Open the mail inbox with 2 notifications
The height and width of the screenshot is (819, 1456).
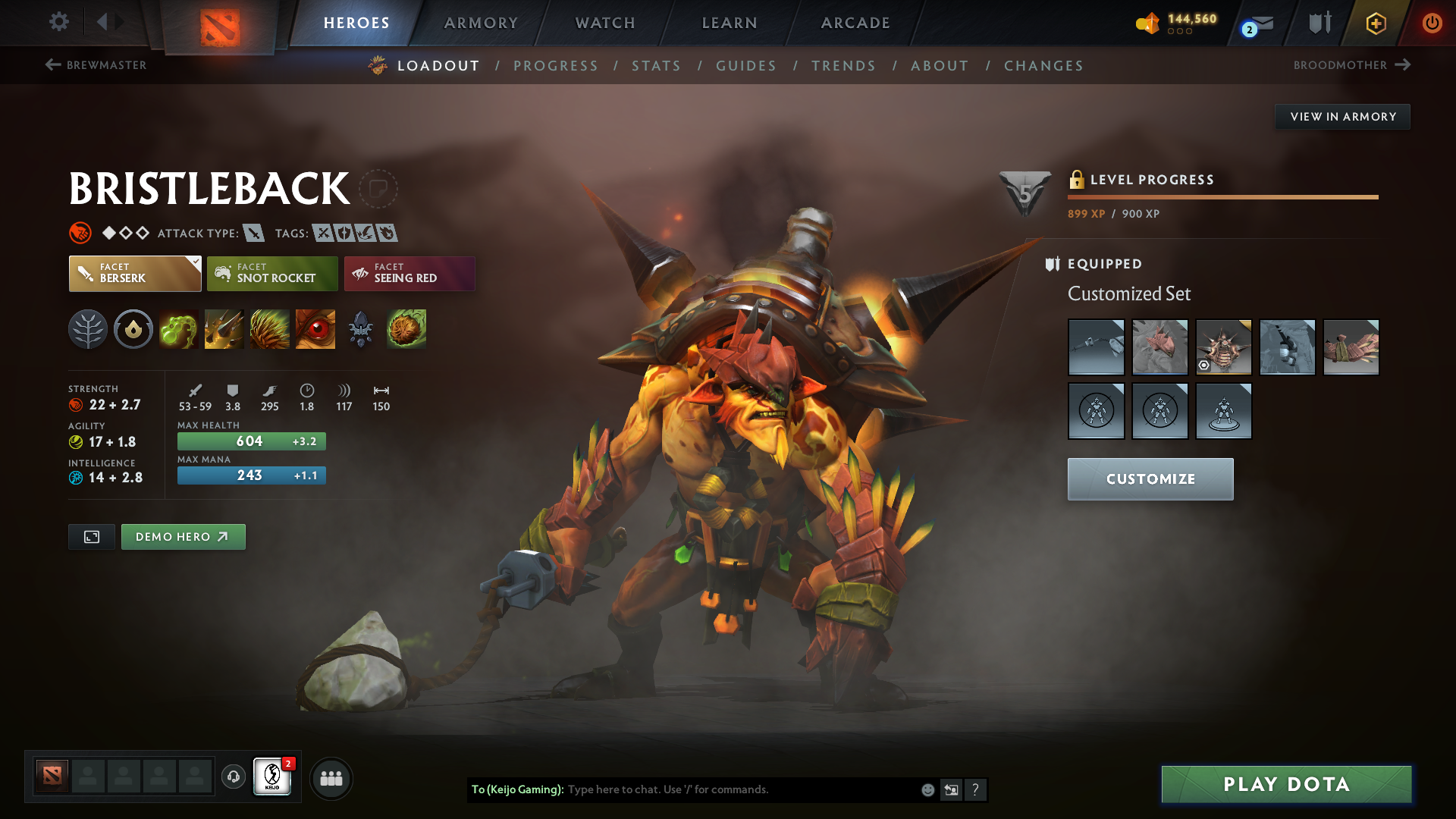(x=1255, y=23)
